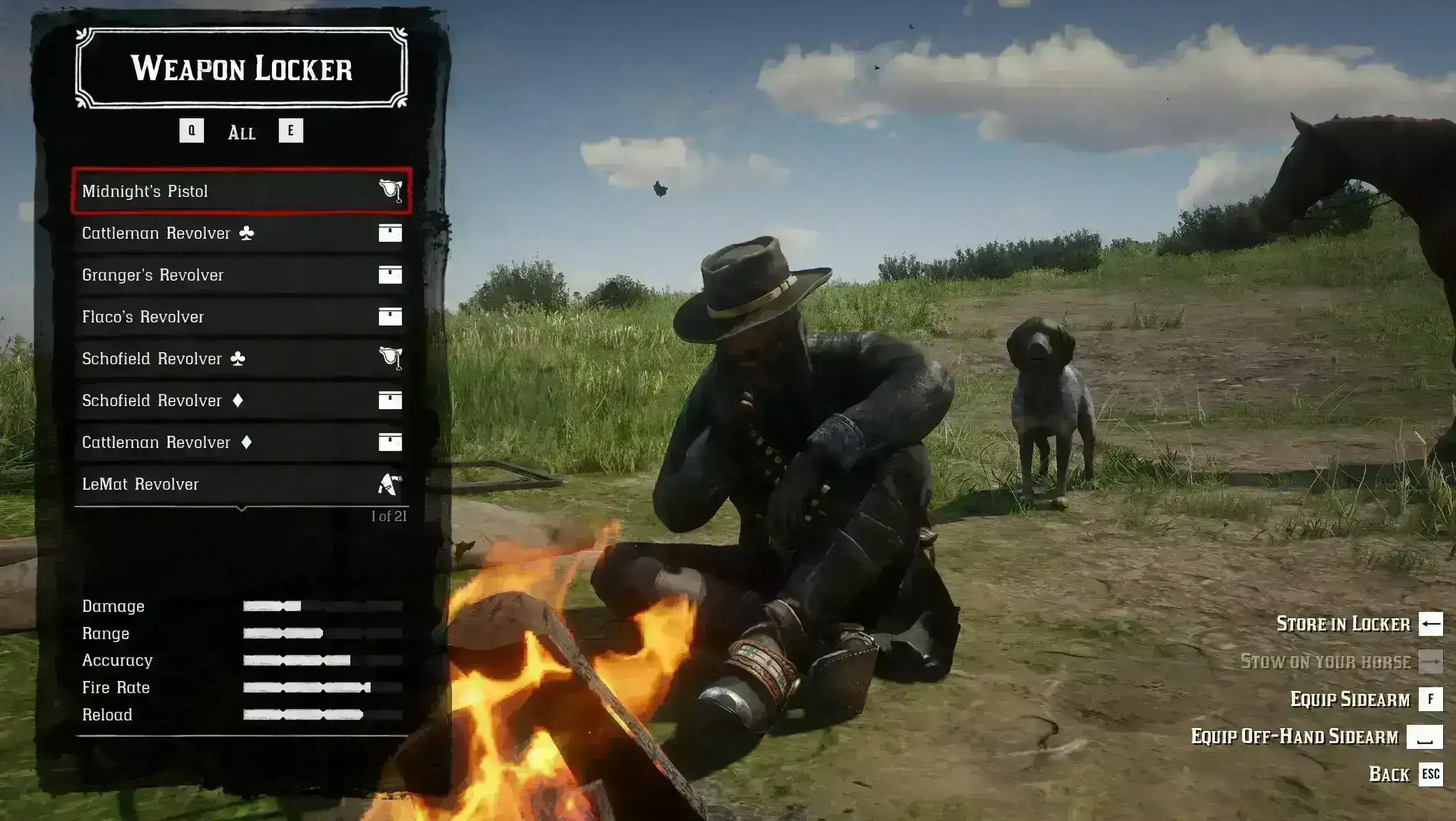Select the Cattleman Revolver with diamond symbol

(241, 442)
